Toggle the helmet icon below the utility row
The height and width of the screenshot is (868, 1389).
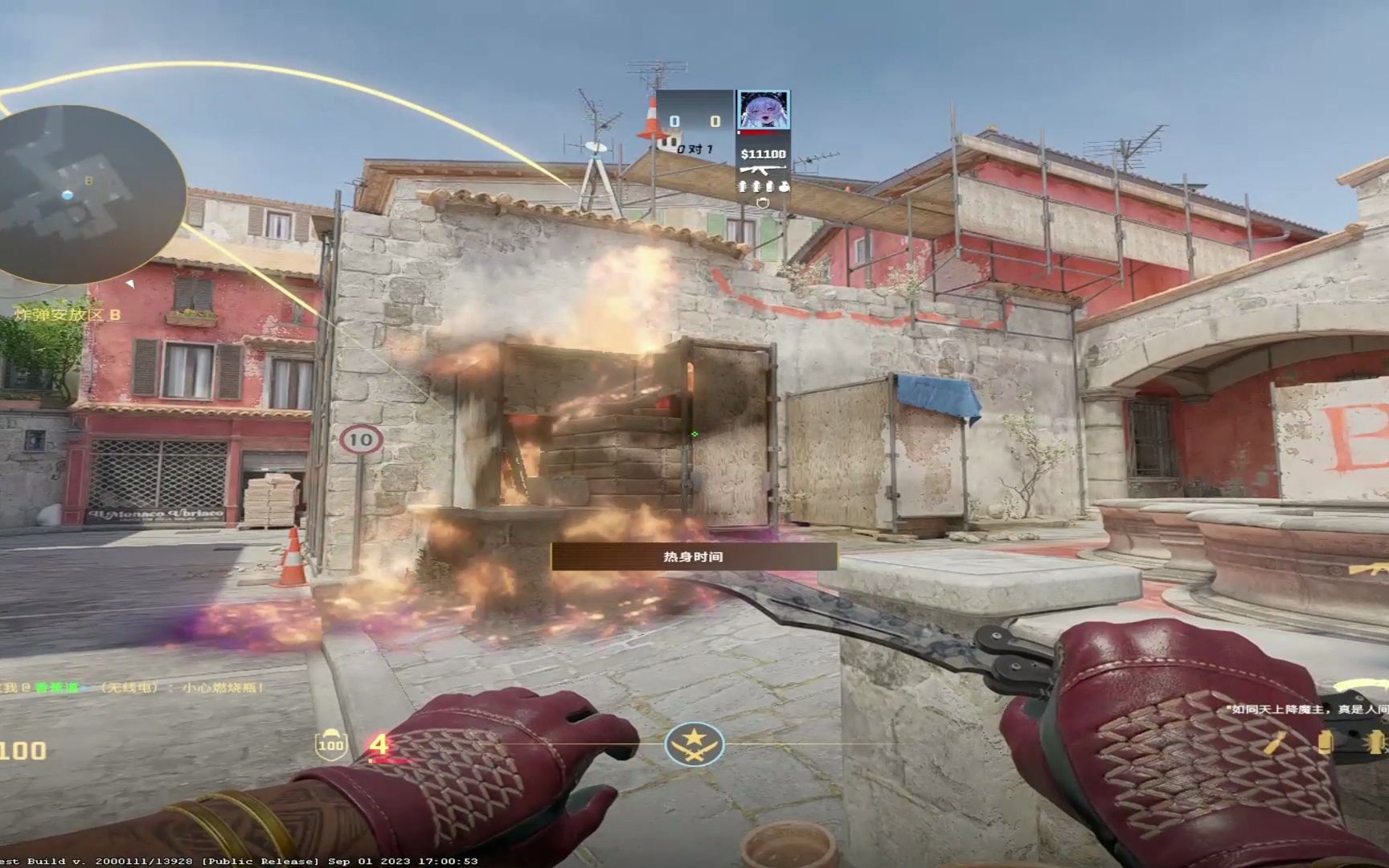click(x=762, y=201)
